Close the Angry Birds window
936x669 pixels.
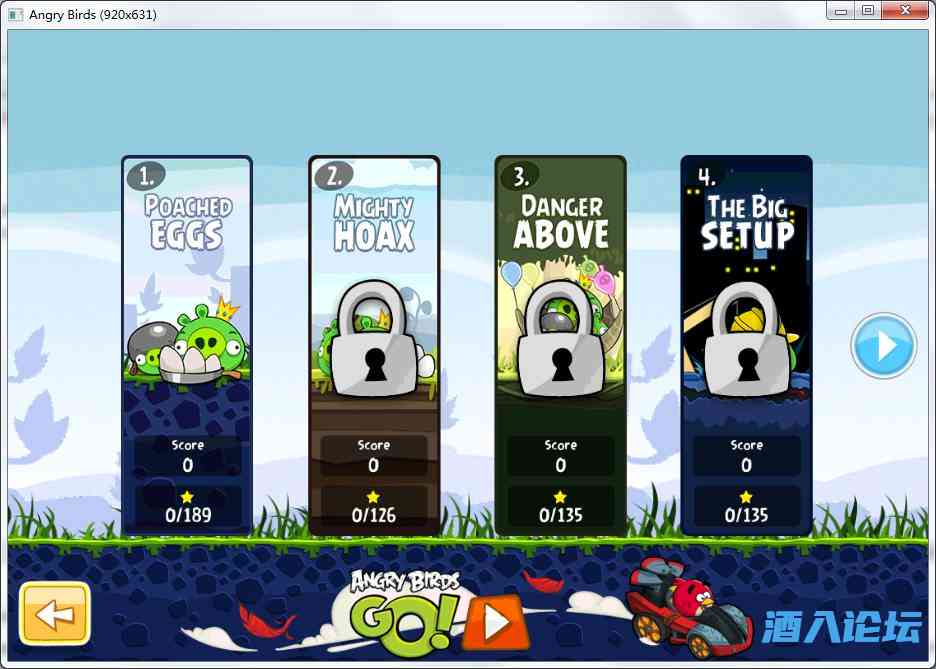tap(904, 11)
